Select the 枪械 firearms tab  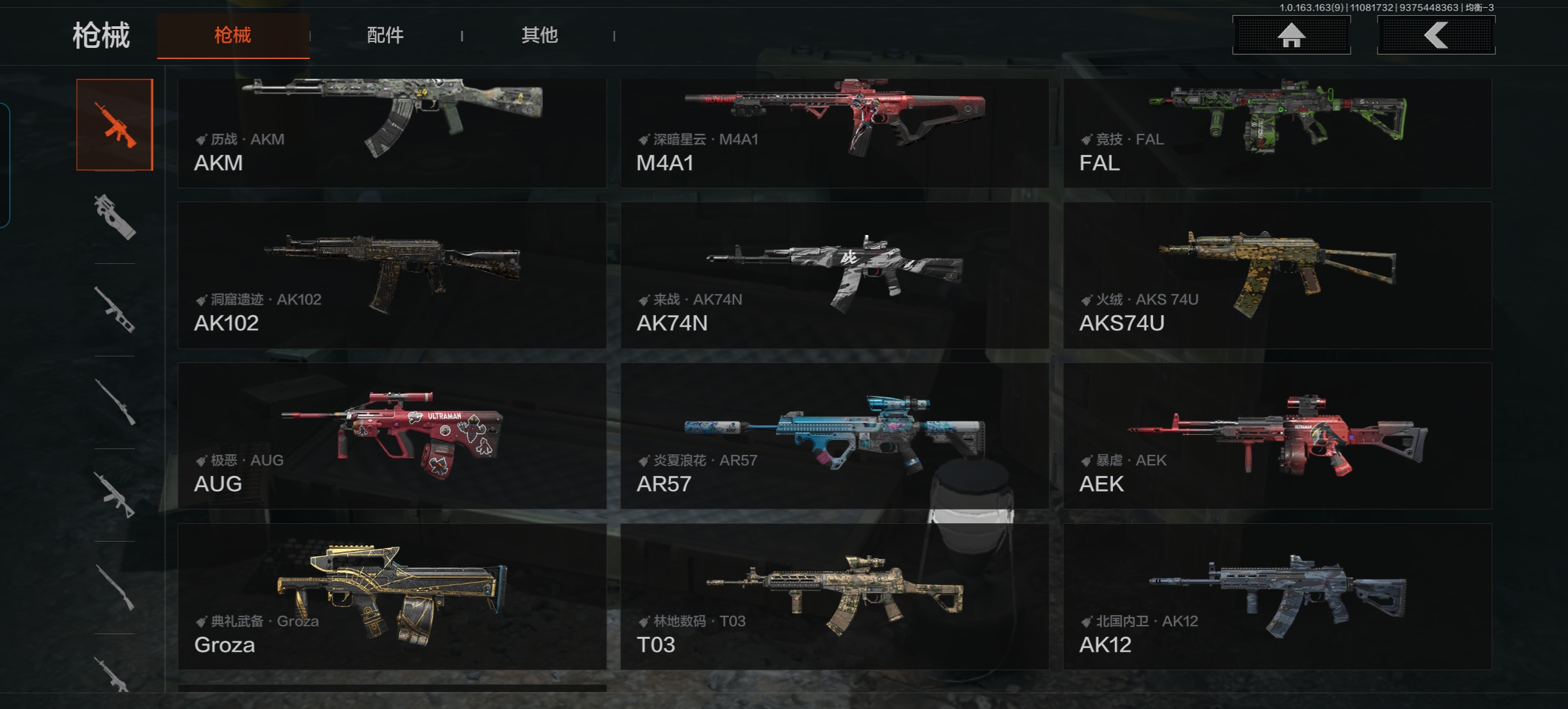(x=233, y=35)
